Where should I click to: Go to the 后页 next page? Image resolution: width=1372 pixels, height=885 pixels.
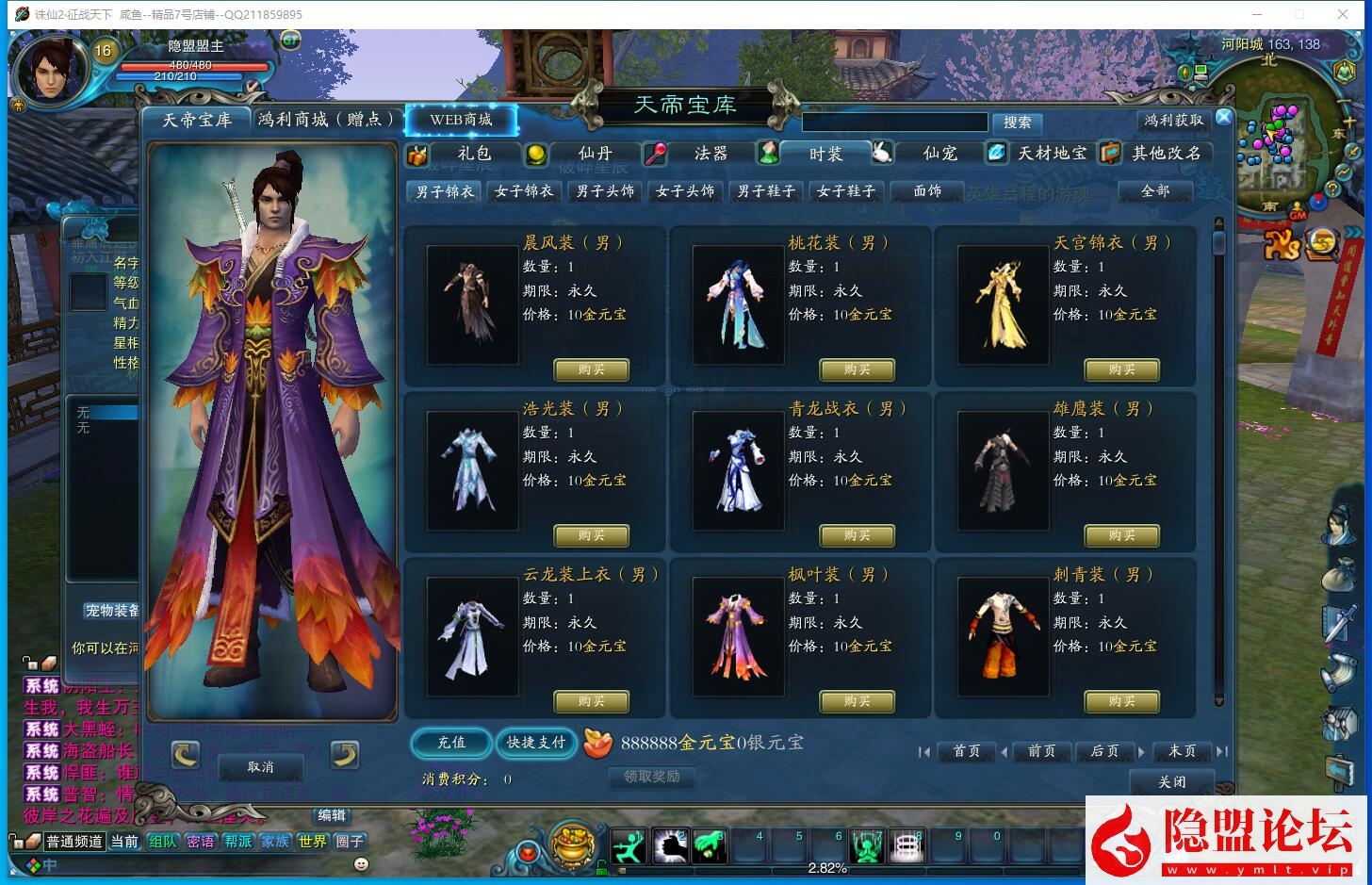(x=1103, y=751)
